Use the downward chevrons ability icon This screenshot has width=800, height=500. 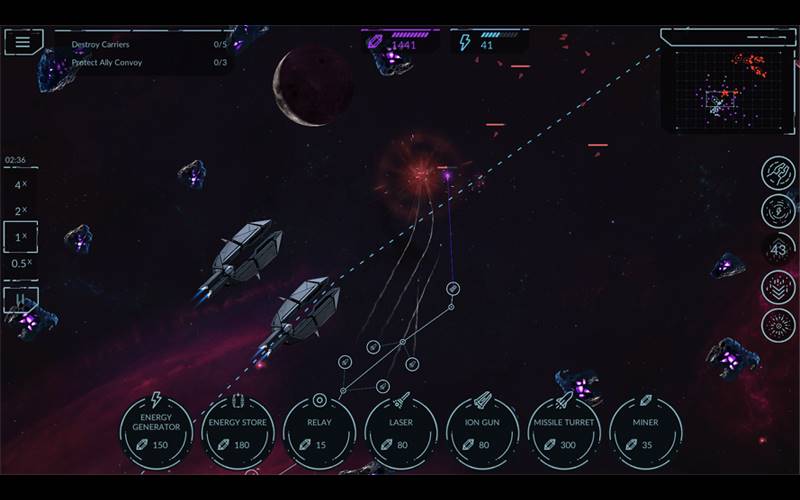pyautogui.click(x=778, y=287)
